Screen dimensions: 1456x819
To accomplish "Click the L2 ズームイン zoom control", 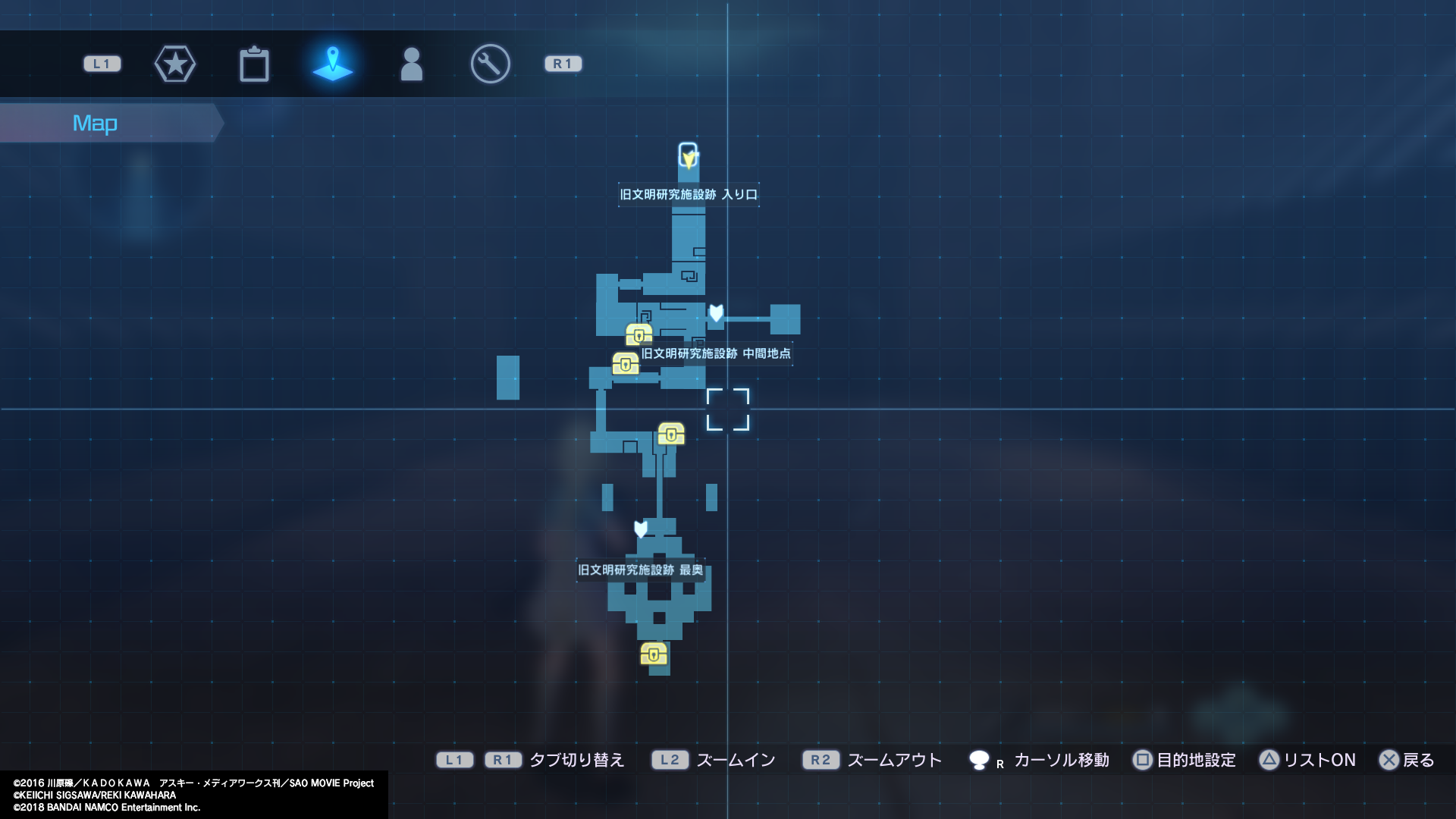I will point(670,760).
